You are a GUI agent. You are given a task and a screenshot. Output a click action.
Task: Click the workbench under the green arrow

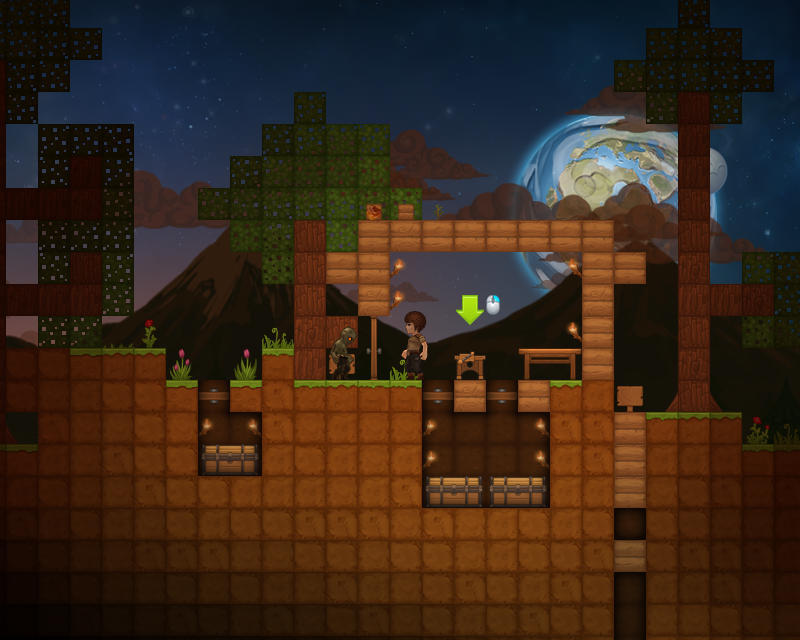click(x=469, y=366)
